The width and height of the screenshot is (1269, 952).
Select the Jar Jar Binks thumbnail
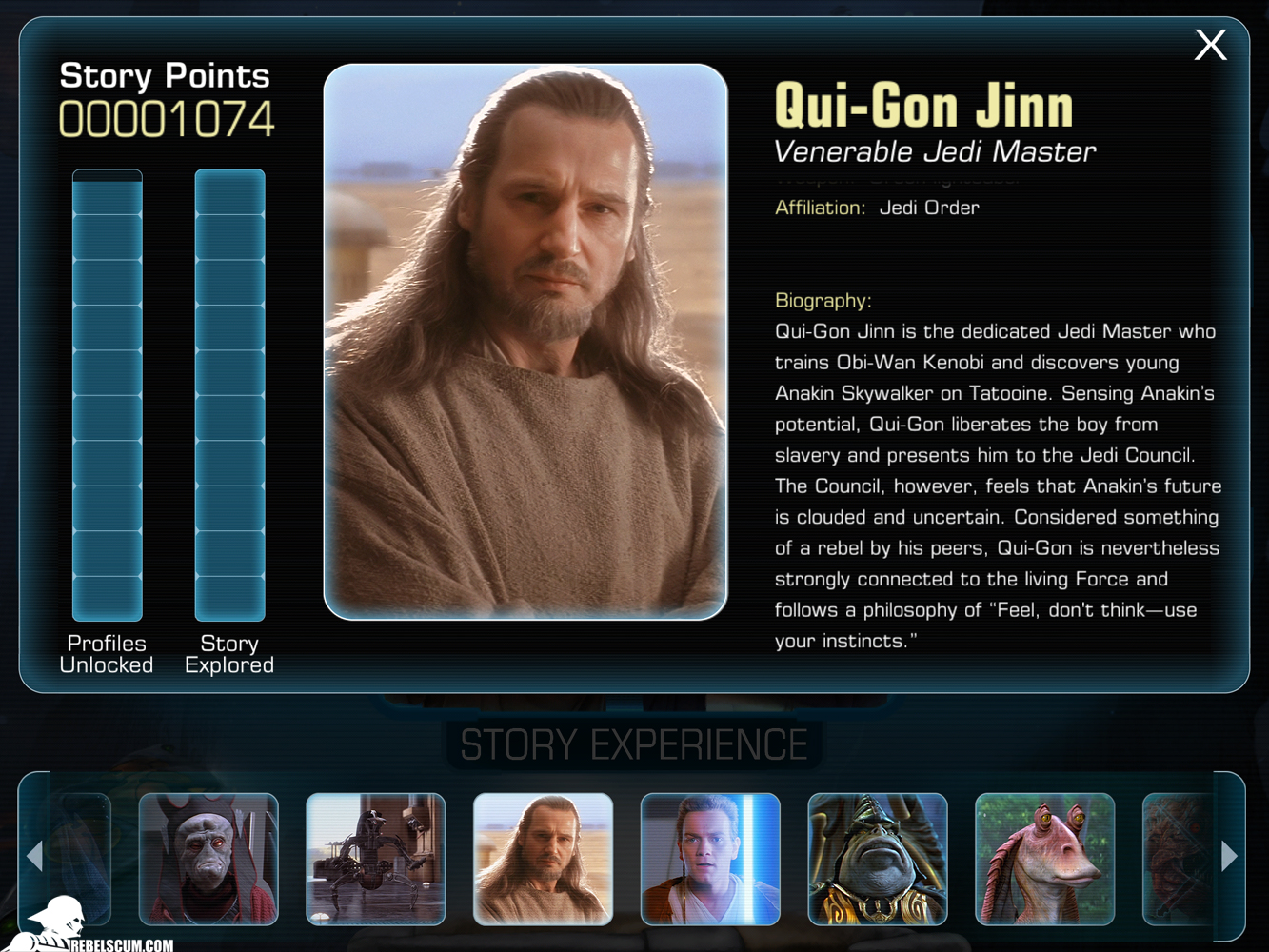(1044, 859)
